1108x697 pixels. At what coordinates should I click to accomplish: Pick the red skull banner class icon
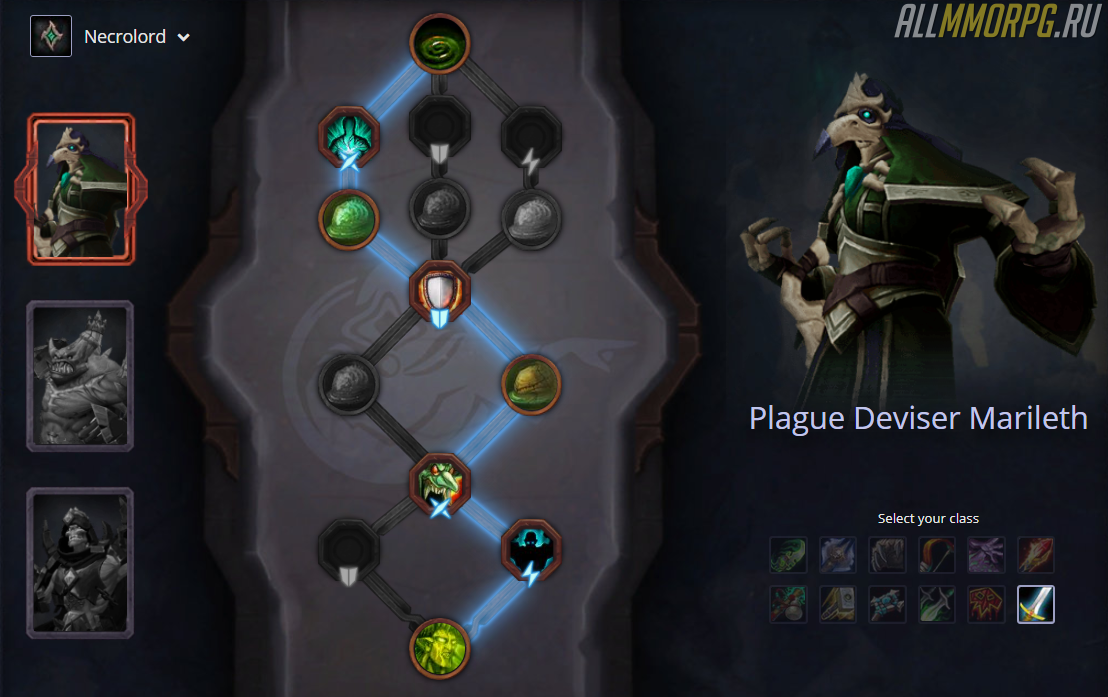tap(985, 604)
